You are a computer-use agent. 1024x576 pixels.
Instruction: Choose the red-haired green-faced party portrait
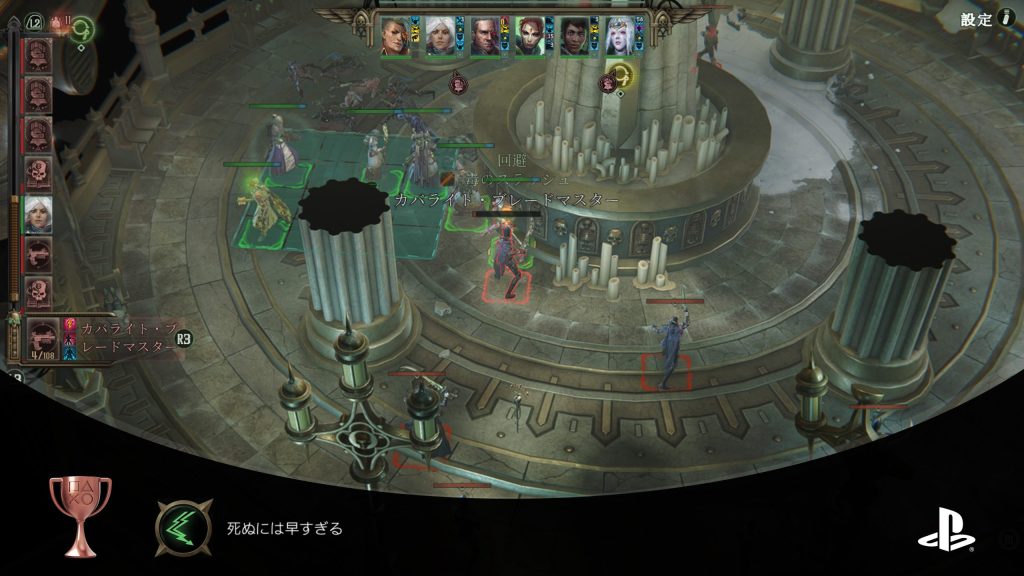click(530, 36)
